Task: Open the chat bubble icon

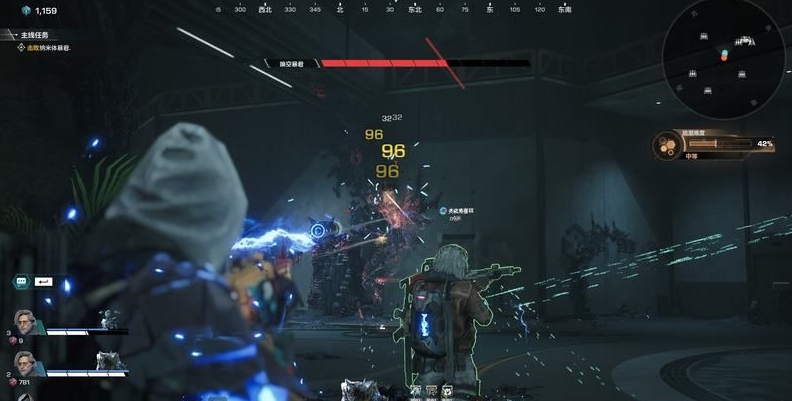Action: pyautogui.click(x=20, y=283)
